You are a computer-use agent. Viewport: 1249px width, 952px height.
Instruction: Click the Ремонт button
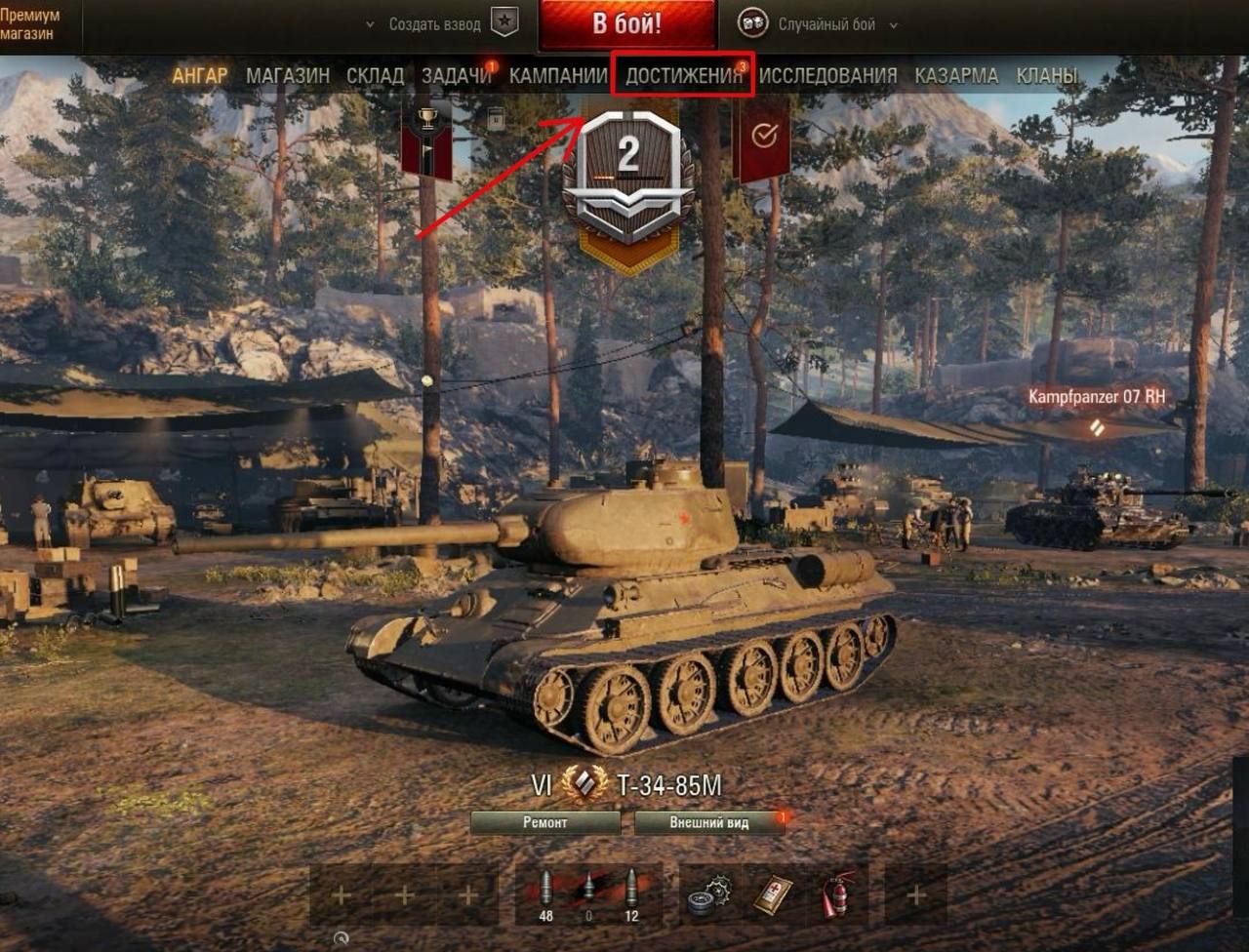[x=544, y=823]
